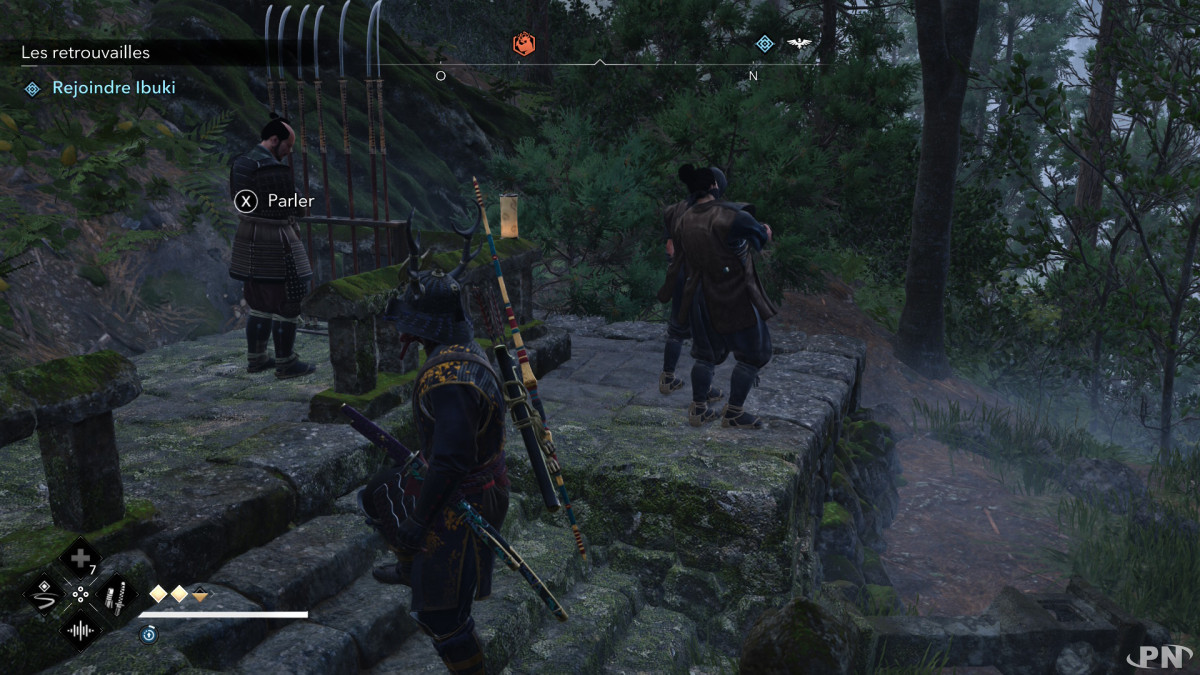Activate the whistle soundwave ability slot
The image size is (1200, 675).
[80, 630]
